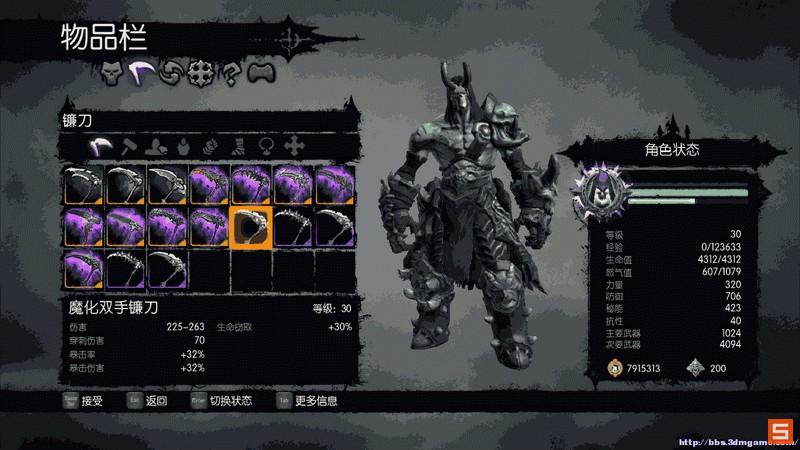Show the boots category
800x450 pixels.
point(239,147)
